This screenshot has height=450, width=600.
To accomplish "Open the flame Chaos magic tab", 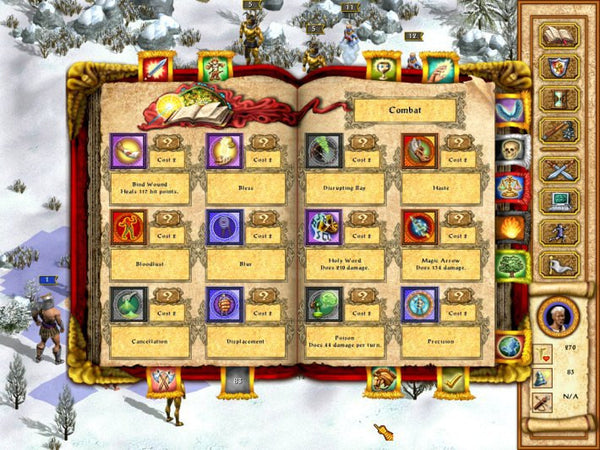I will [510, 227].
